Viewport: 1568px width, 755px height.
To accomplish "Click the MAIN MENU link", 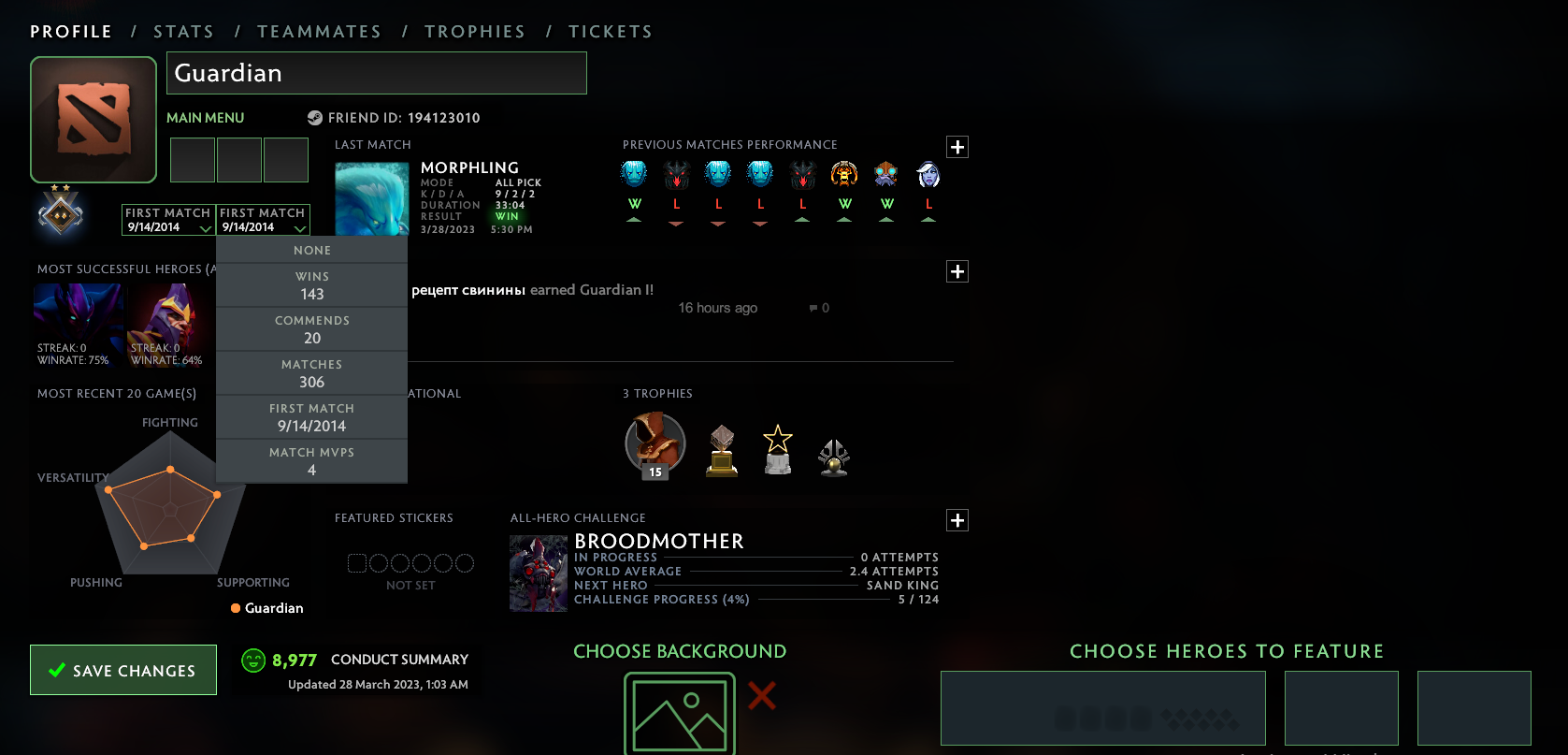I will (205, 118).
